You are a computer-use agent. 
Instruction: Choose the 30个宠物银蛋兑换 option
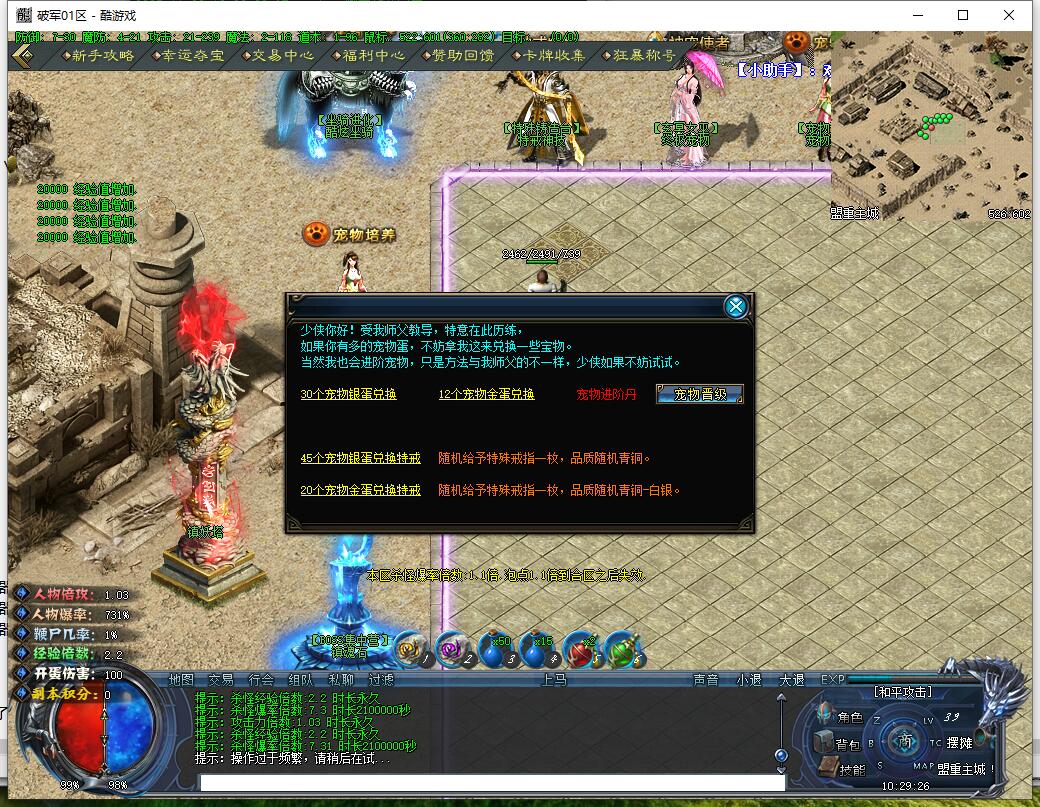pyautogui.click(x=348, y=395)
